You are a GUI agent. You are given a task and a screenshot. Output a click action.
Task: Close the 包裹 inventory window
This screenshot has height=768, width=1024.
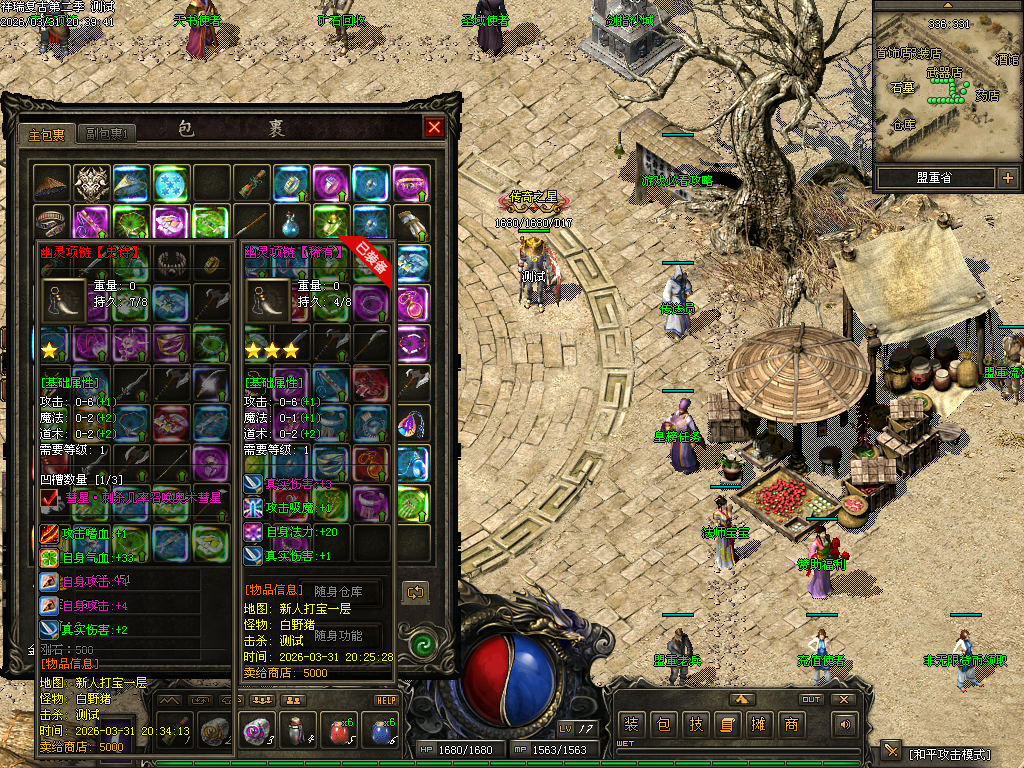(x=433, y=127)
